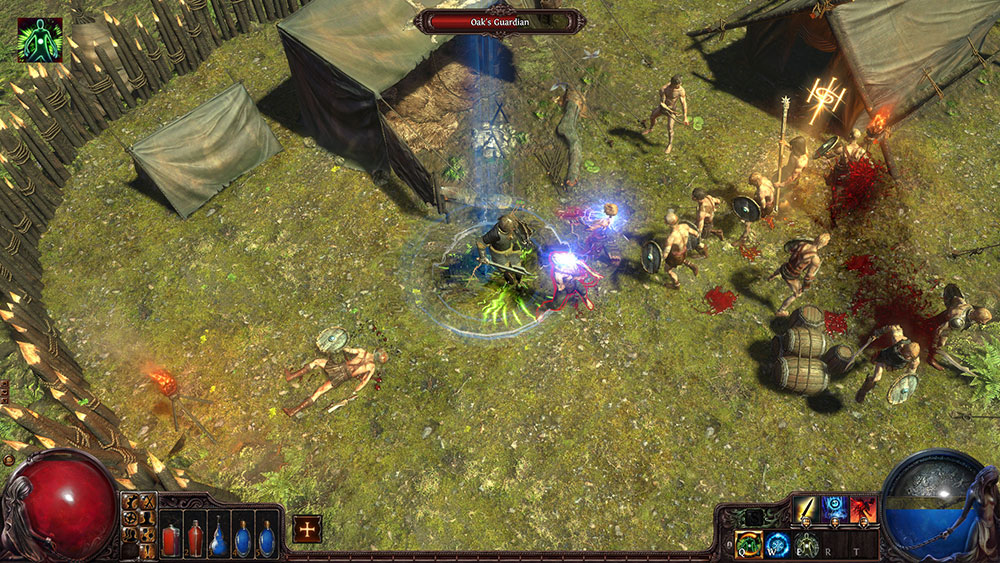Image resolution: width=1000 pixels, height=563 pixels.
Task: Click the glowing cross plus button
Action: tap(307, 528)
